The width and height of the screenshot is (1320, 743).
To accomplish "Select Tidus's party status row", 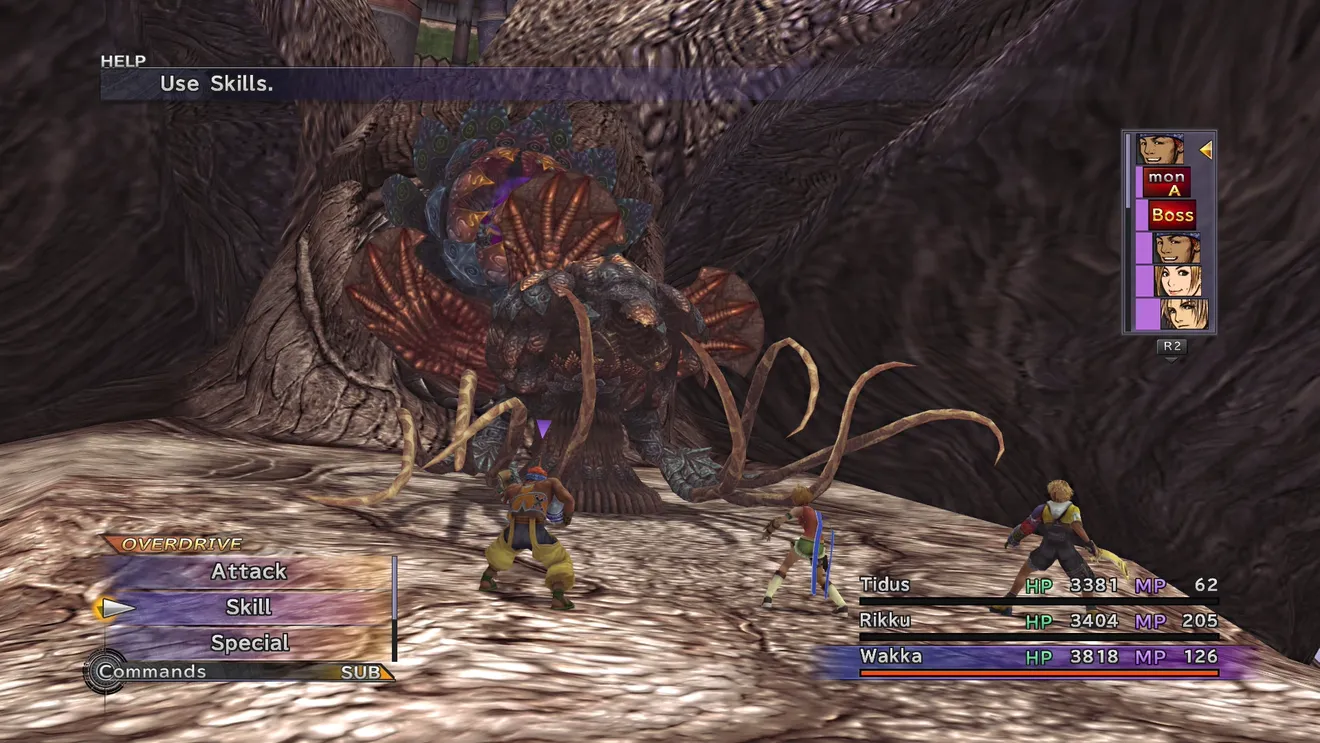I will click(1038, 585).
